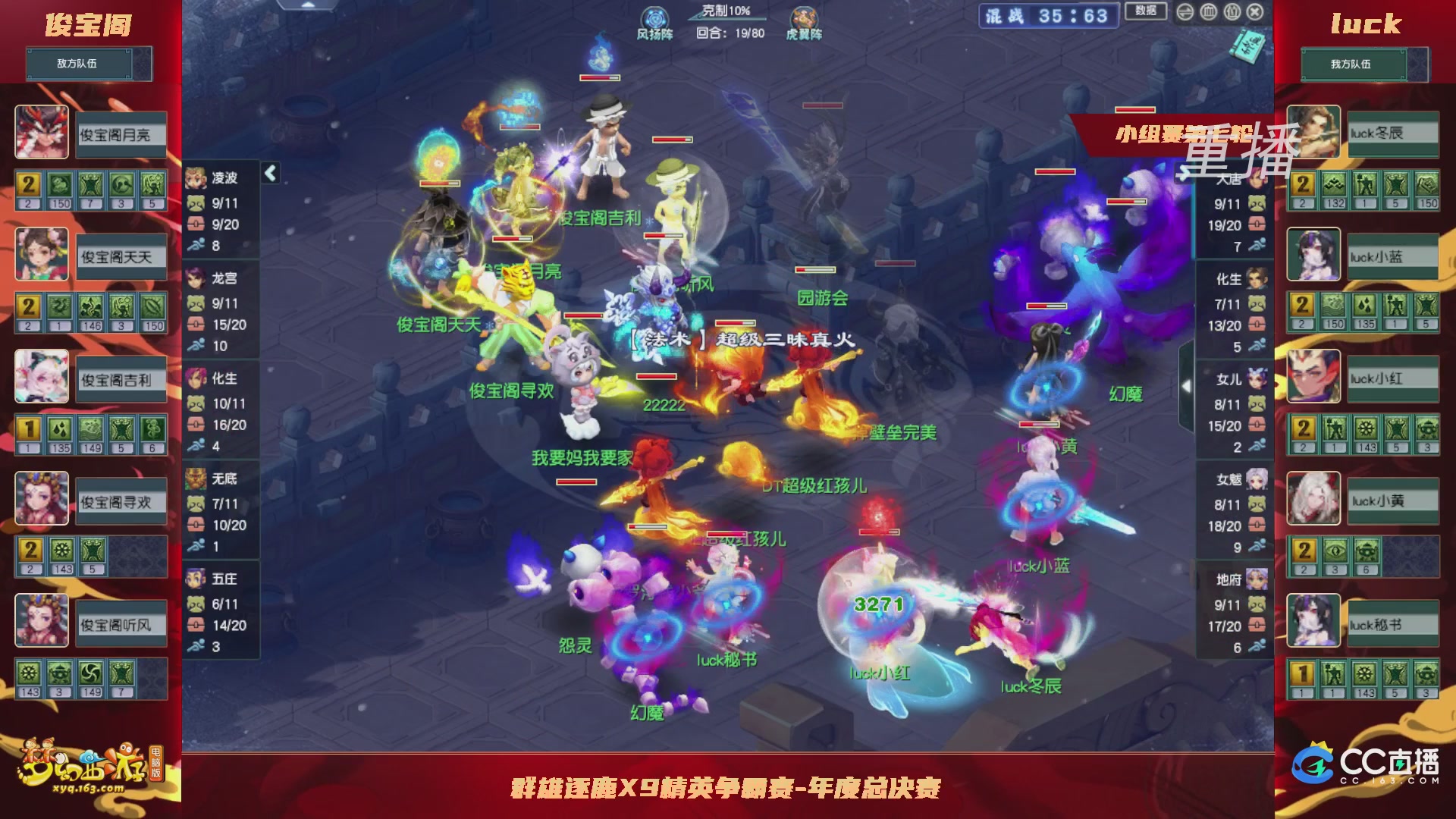Open the arena icon in the top-right toolbar
Viewport: 1456px width, 819px height.
pos(1208,12)
